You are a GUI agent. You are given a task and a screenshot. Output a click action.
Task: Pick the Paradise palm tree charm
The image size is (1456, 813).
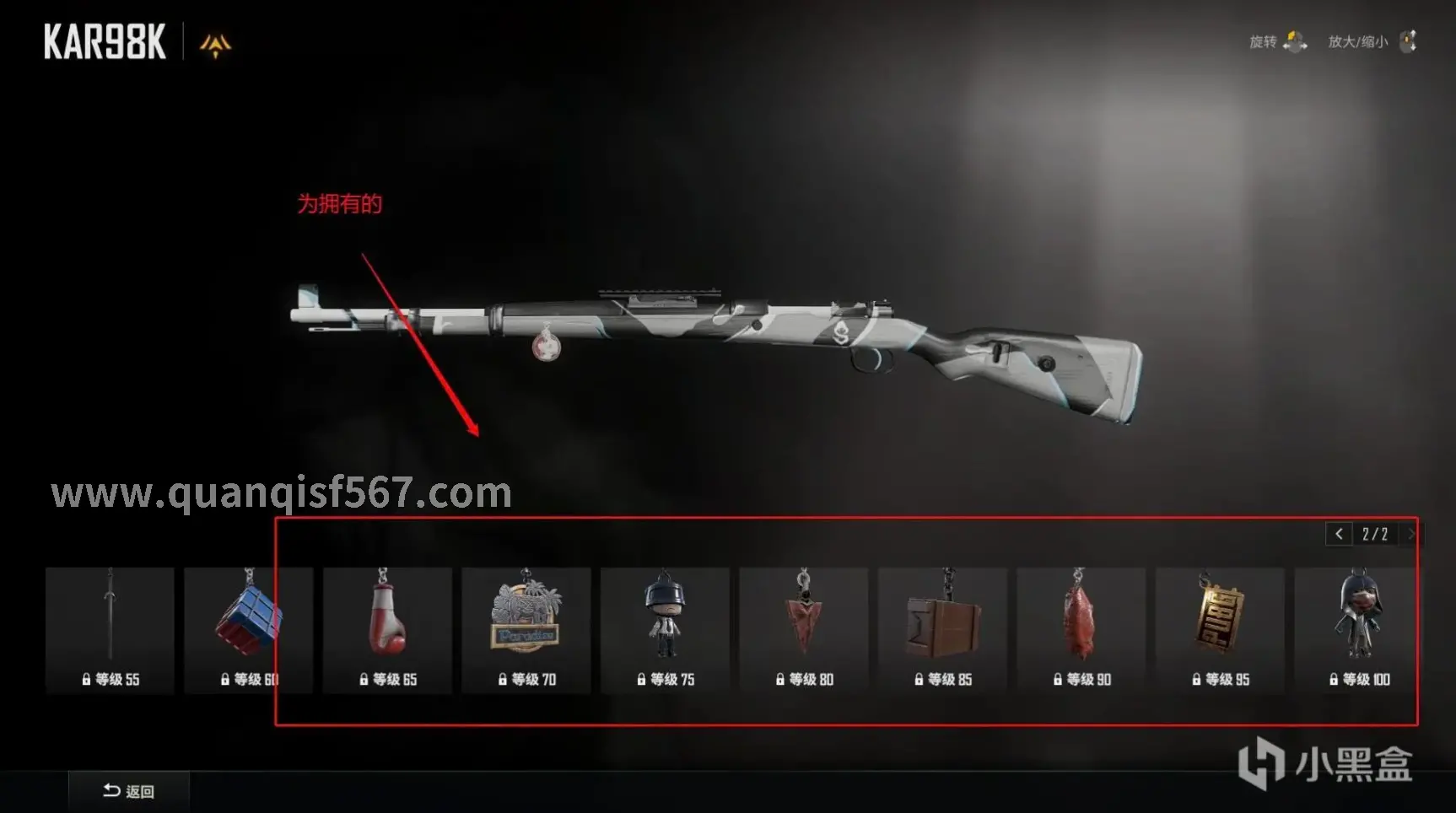click(526, 629)
